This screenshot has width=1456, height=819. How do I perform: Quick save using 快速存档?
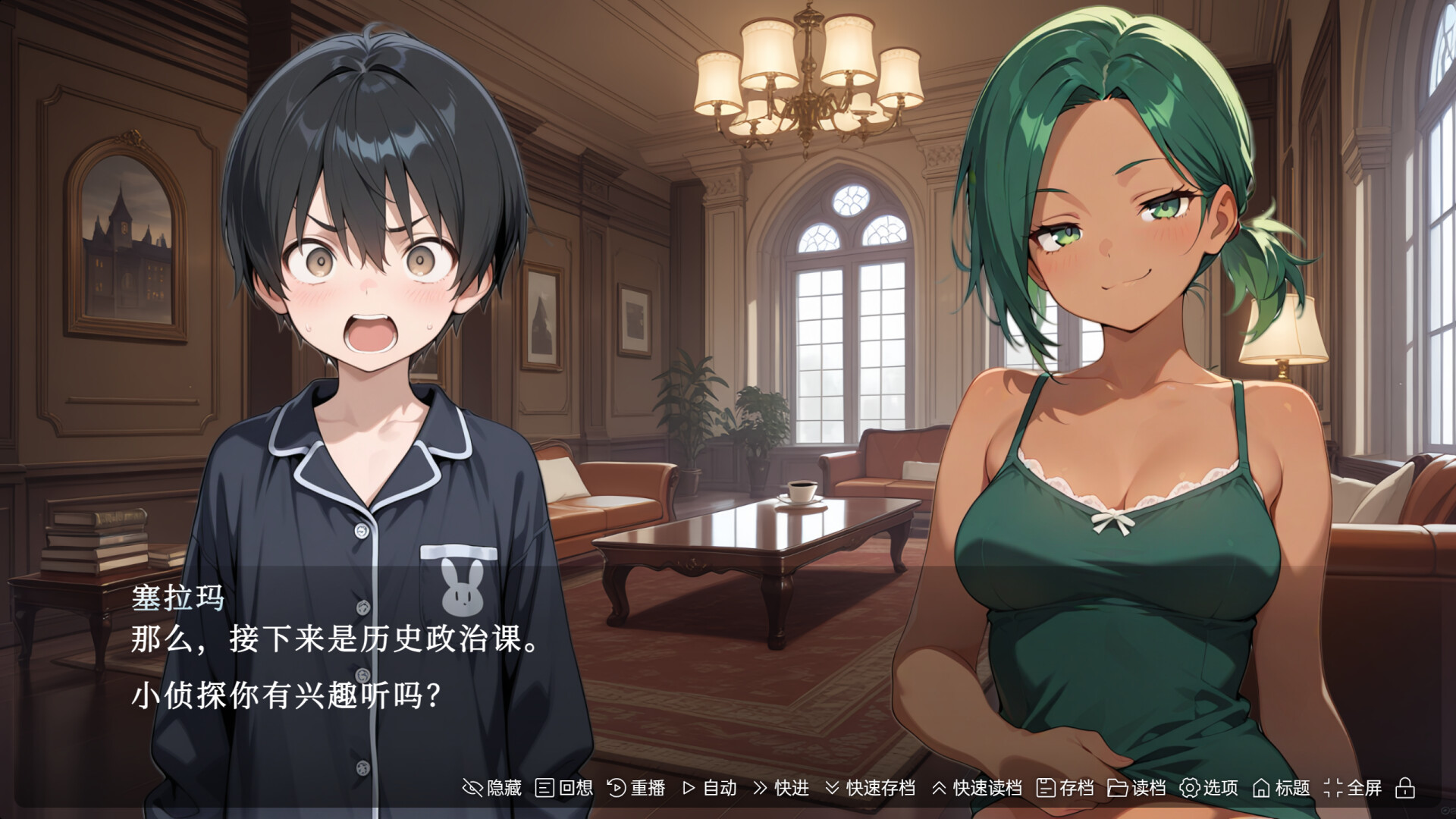870,788
